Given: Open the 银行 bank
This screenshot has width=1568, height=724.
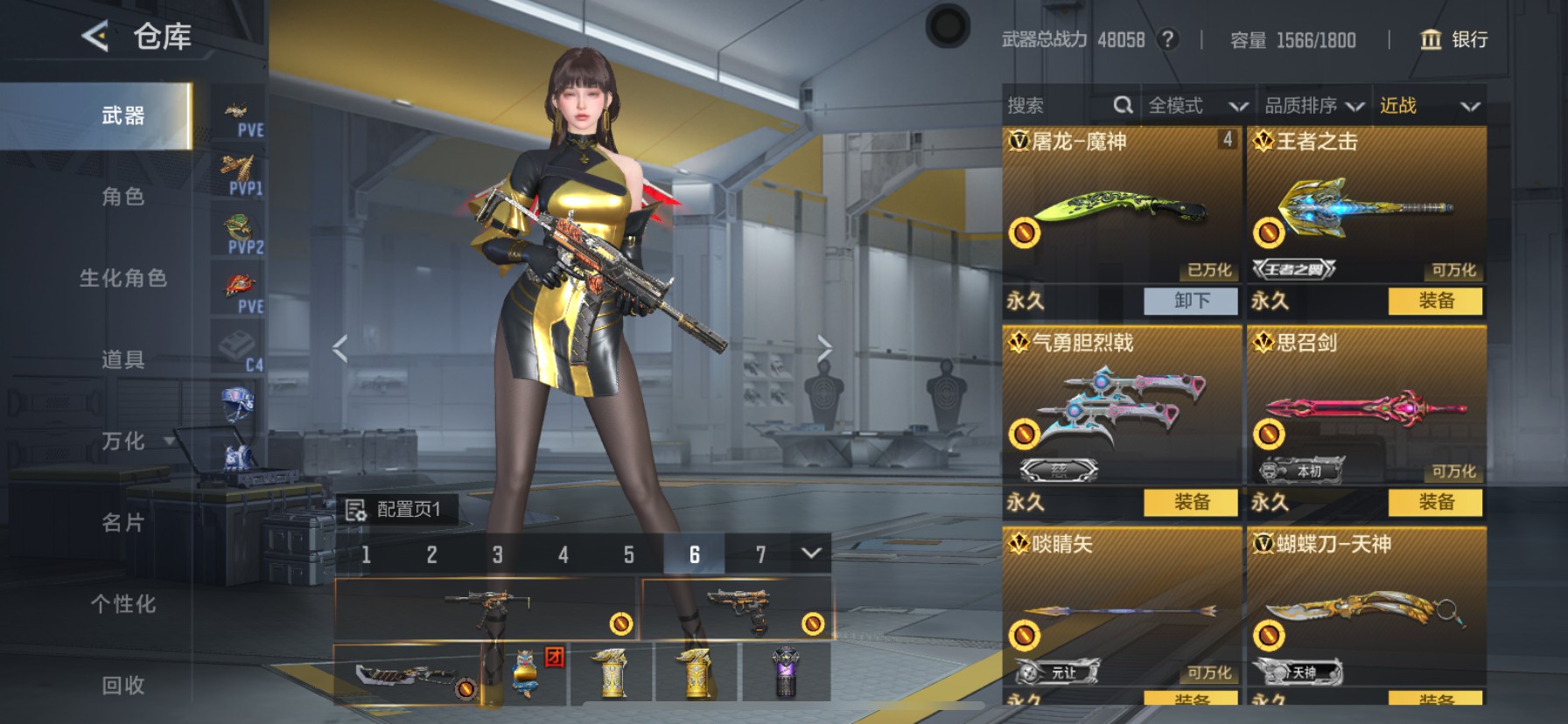Looking at the screenshot, I should pyautogui.click(x=1453, y=39).
